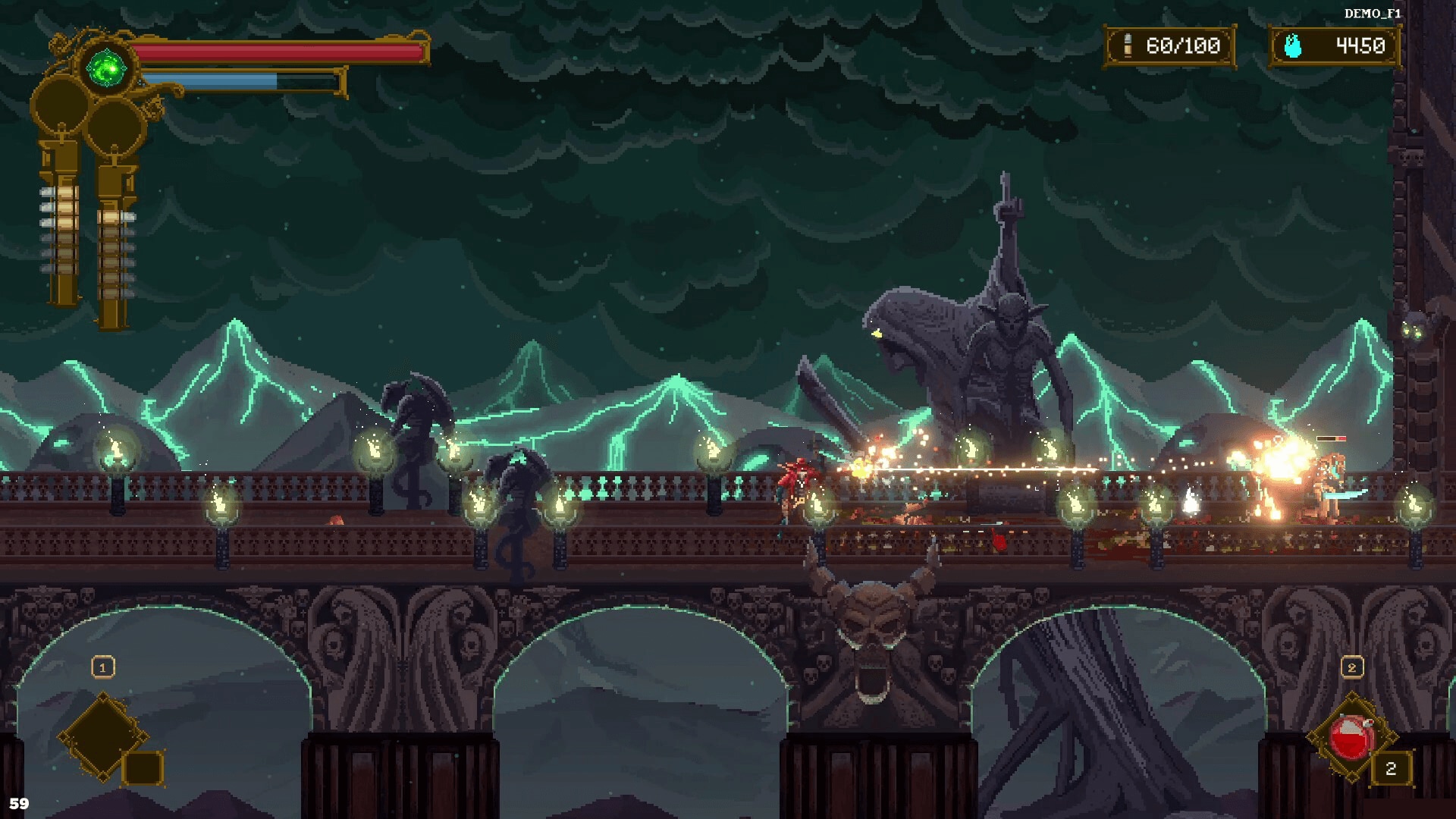This screenshot has width=1456, height=819.
Task: Click the green swirling orb emblem
Action: tap(107, 69)
